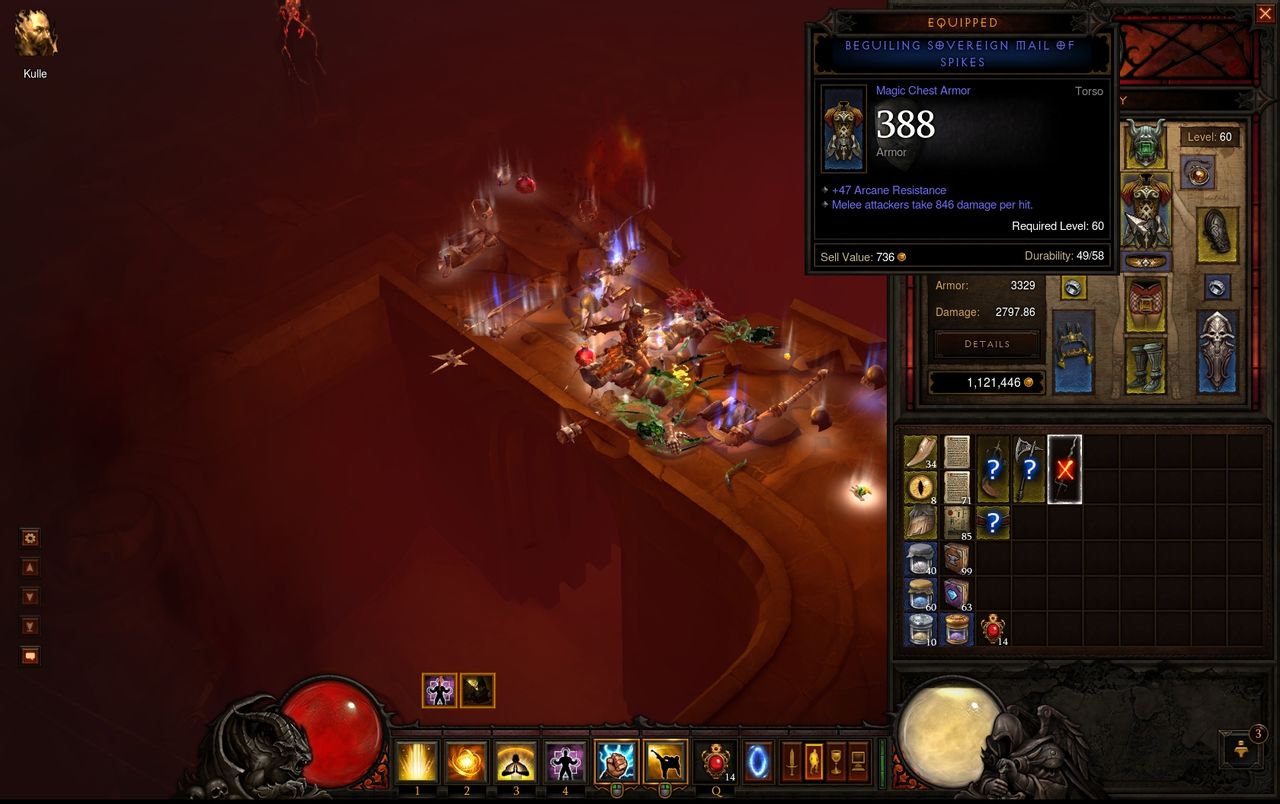Click the equipped boots slot
The width and height of the screenshot is (1280, 804).
click(1146, 364)
